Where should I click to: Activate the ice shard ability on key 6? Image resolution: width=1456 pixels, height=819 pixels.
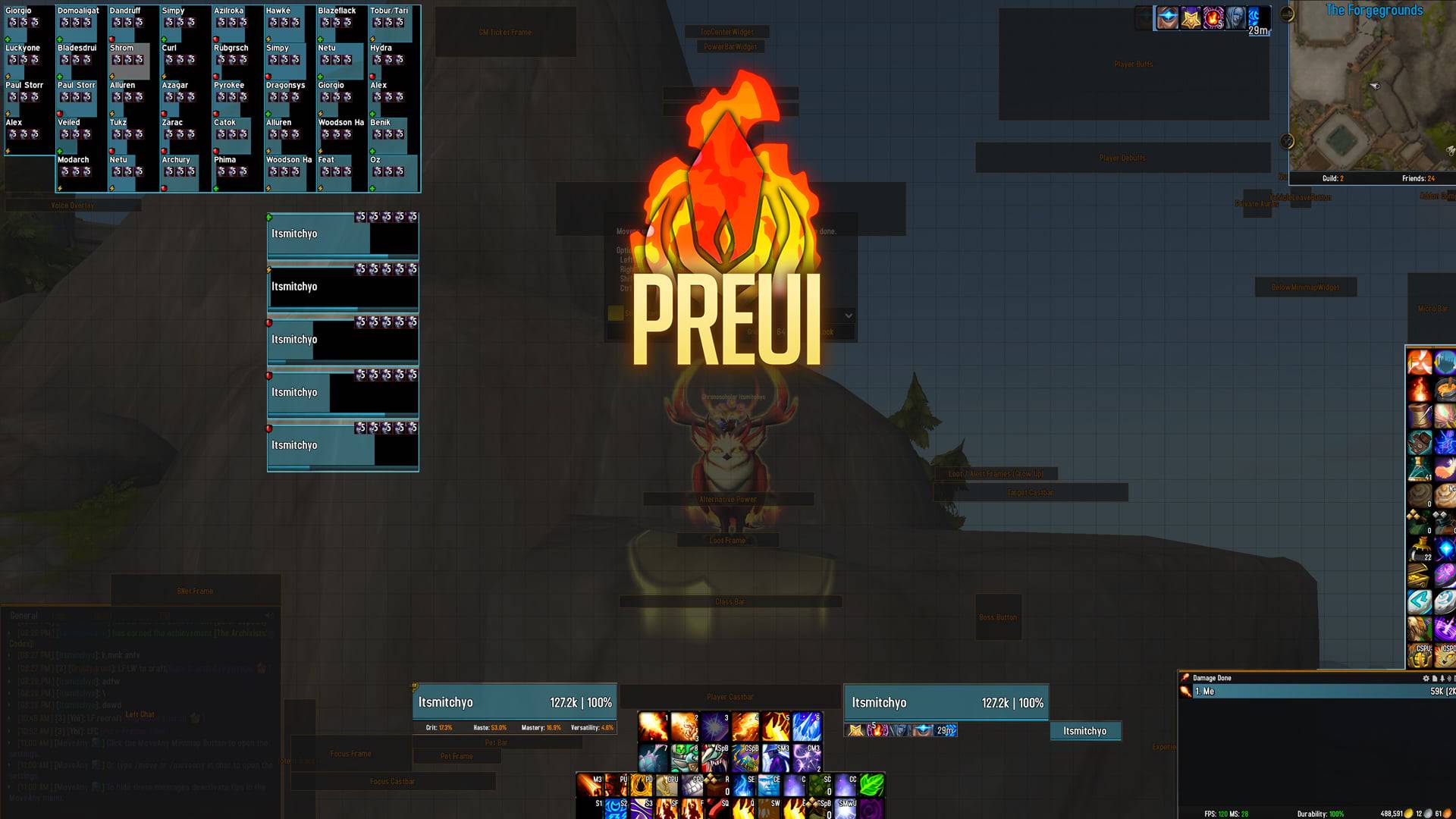pos(807,726)
